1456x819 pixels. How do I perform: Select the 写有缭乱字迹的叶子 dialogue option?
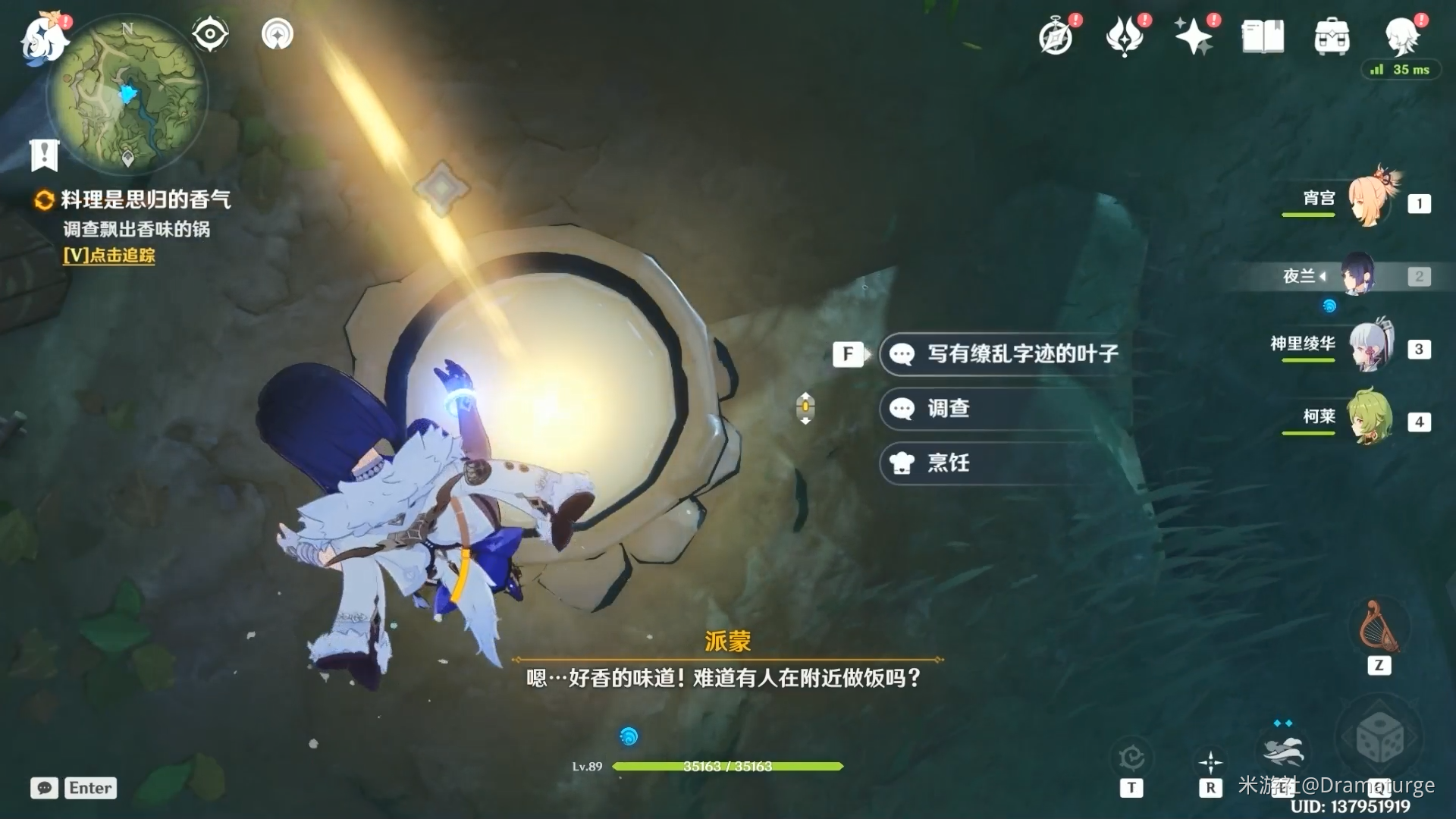pyautogui.click(x=1021, y=354)
